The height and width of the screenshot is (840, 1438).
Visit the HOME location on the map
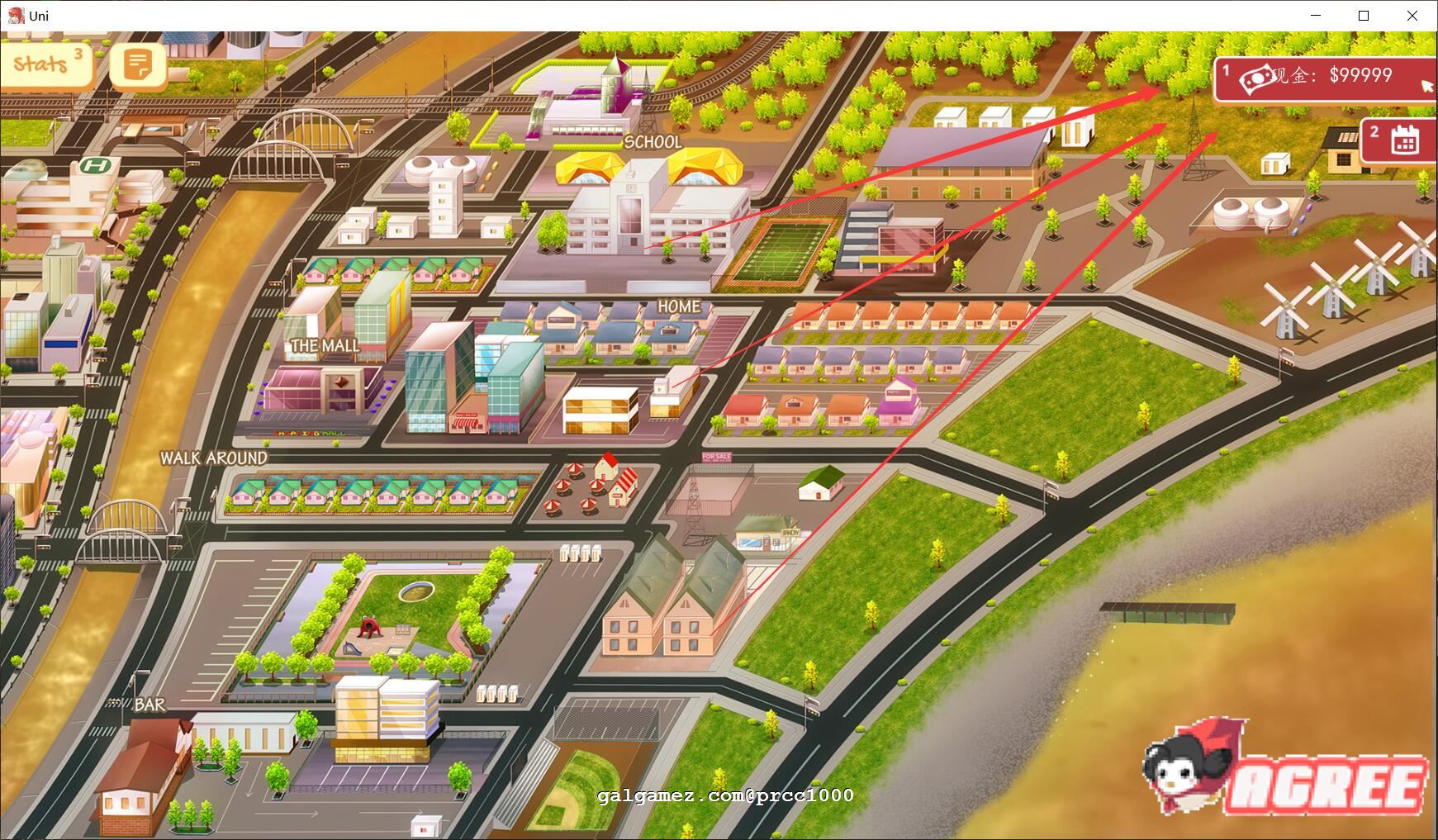pyautogui.click(x=679, y=306)
